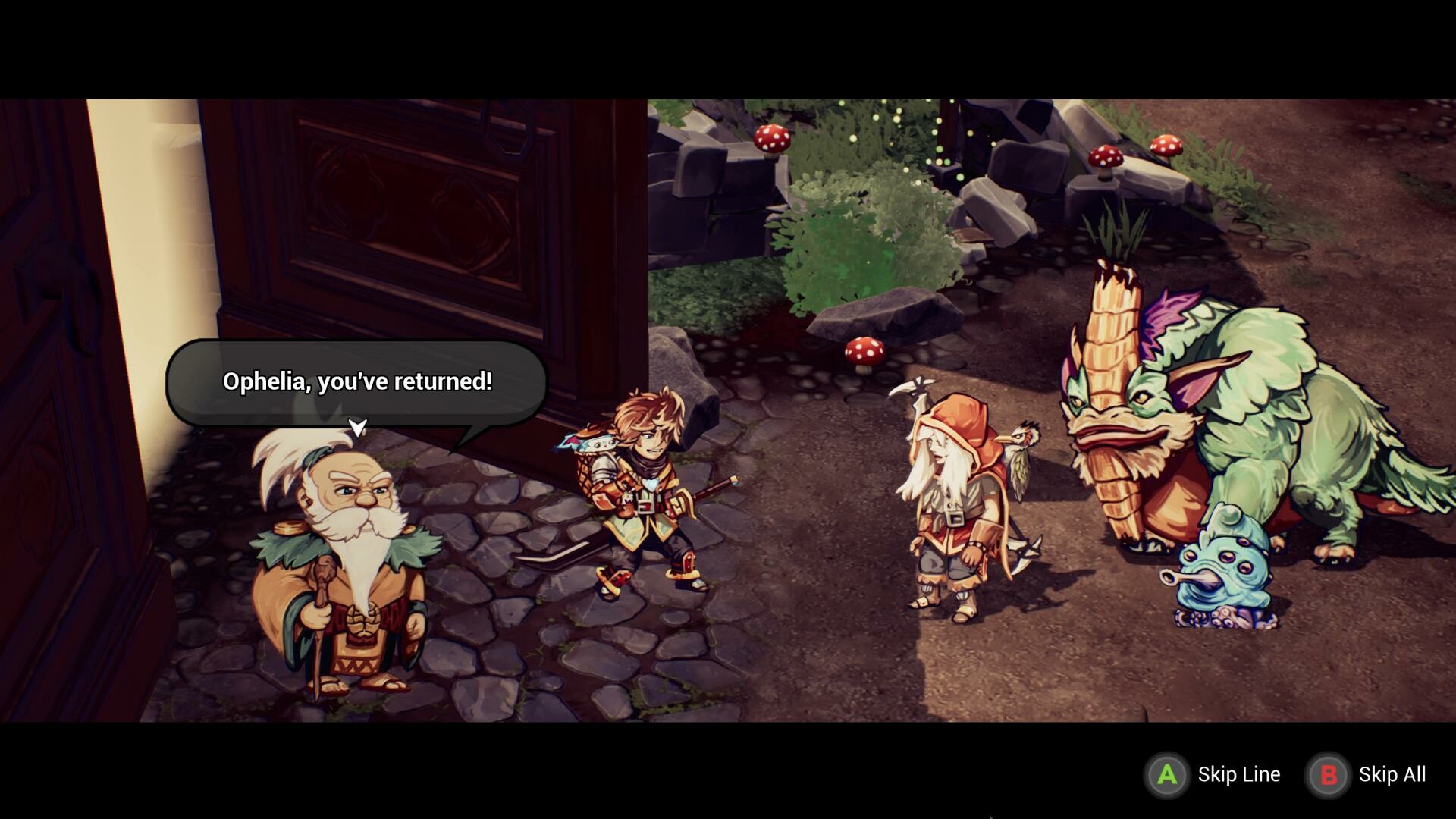Screen dimensions: 1456x819
Task: Advance the "Ophelia, you've returned!" speech bubble
Action: (357, 427)
